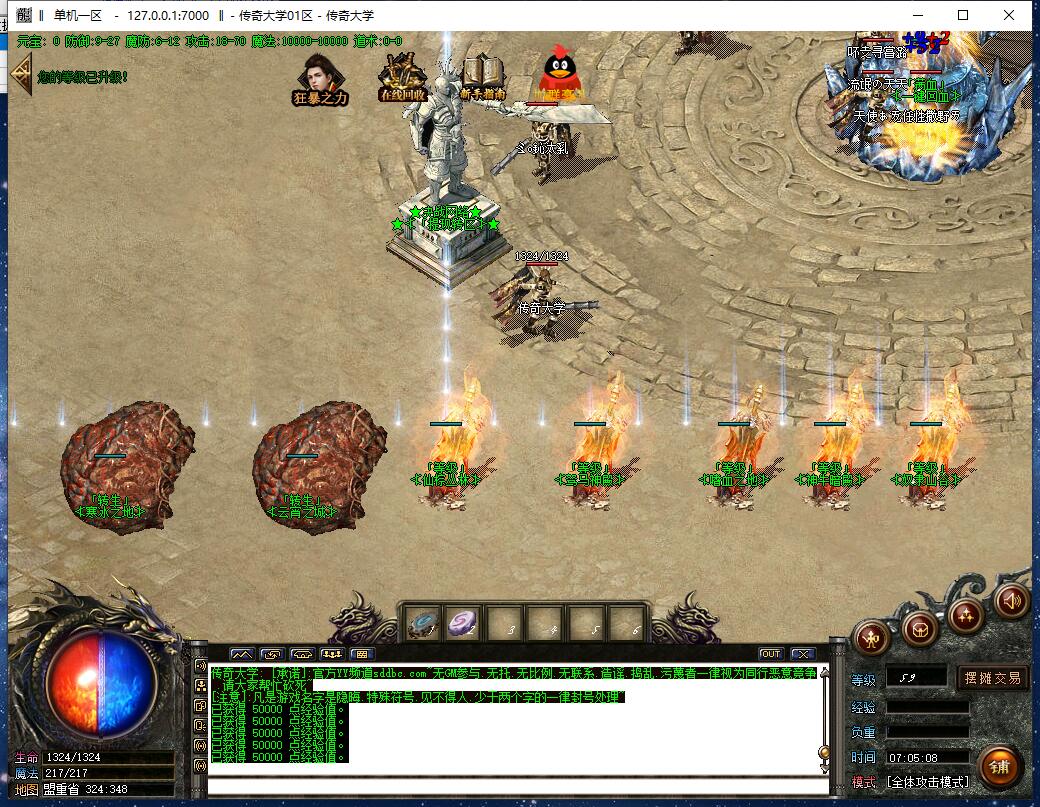Maximize the game window
Image resolution: width=1040 pixels, height=807 pixels.
tap(963, 15)
